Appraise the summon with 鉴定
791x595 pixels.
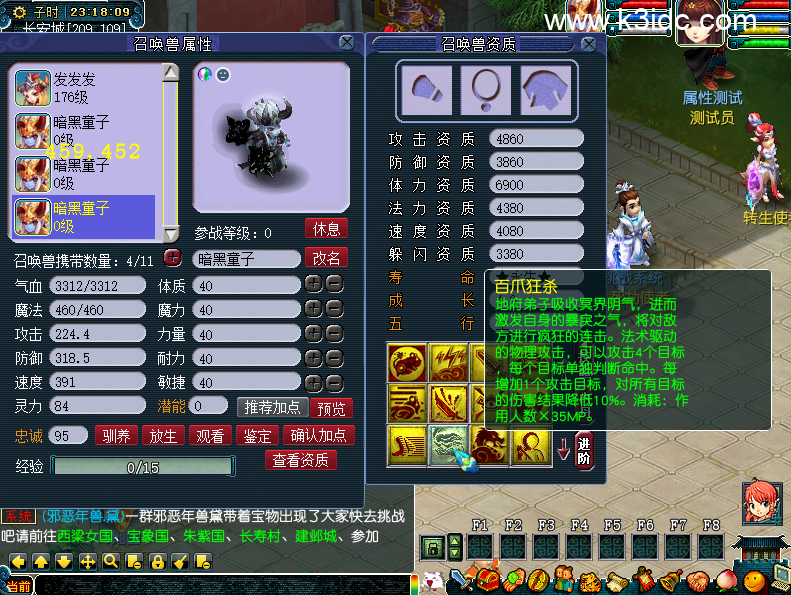[x=255, y=435]
